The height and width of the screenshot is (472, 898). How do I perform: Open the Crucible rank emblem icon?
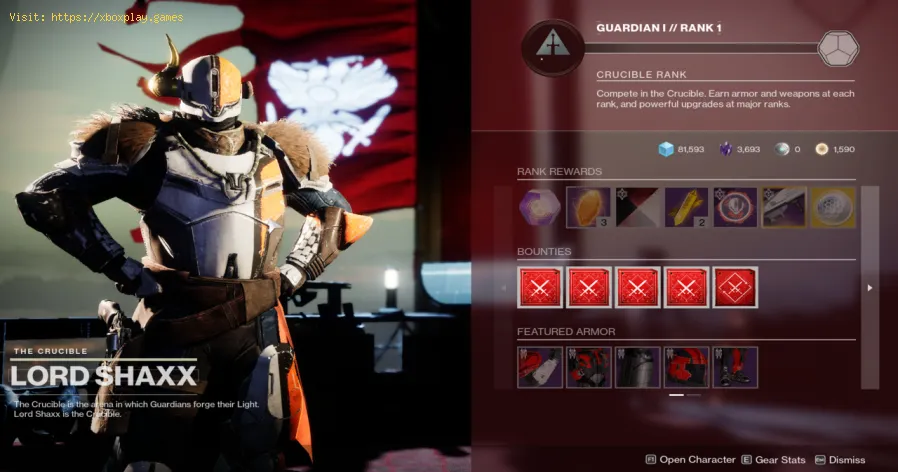click(x=553, y=47)
